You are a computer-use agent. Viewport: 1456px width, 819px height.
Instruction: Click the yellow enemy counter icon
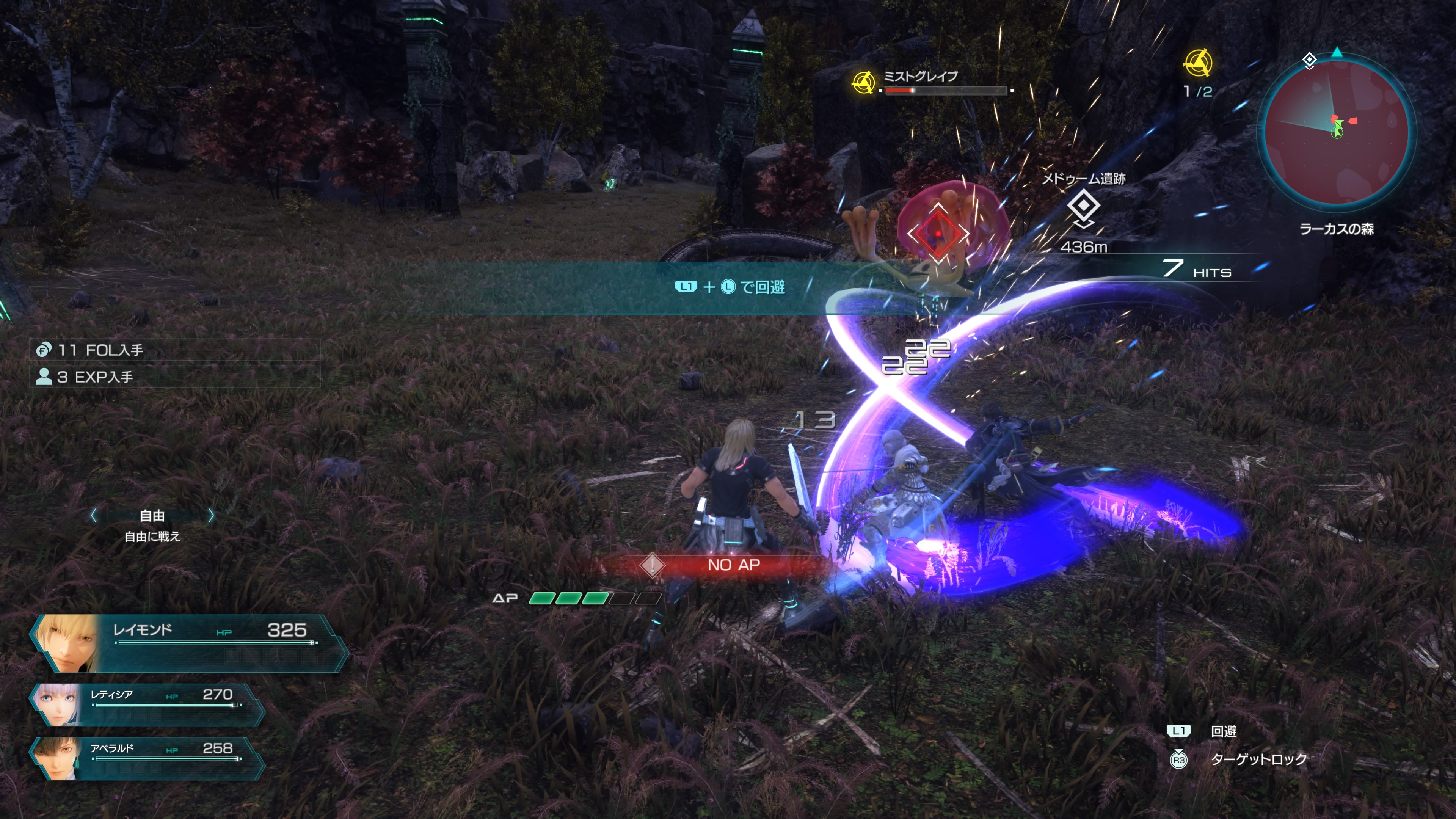tap(1198, 63)
